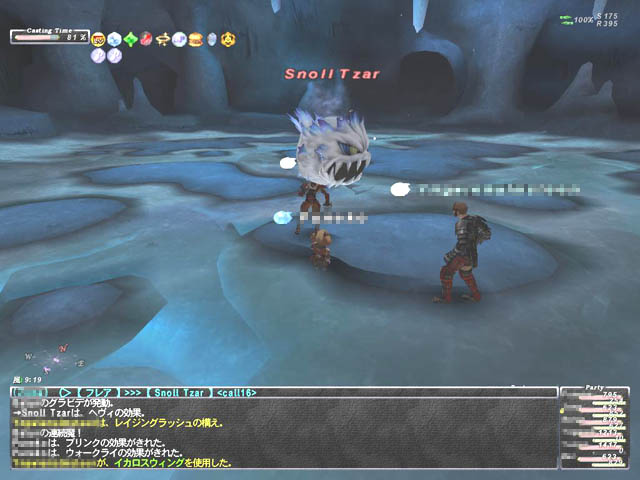
Task: Click the Snoll Tzar tag in chat header
Action: coord(180,392)
